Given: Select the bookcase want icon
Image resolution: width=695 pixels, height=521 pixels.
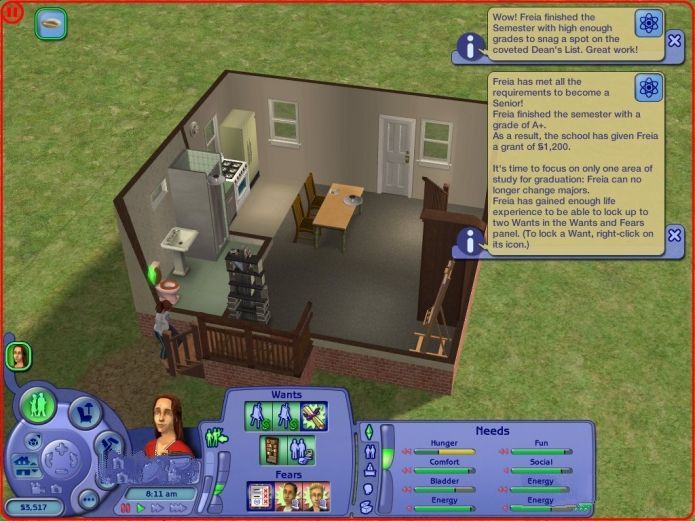Looking at the screenshot, I should pyautogui.click(x=270, y=449).
